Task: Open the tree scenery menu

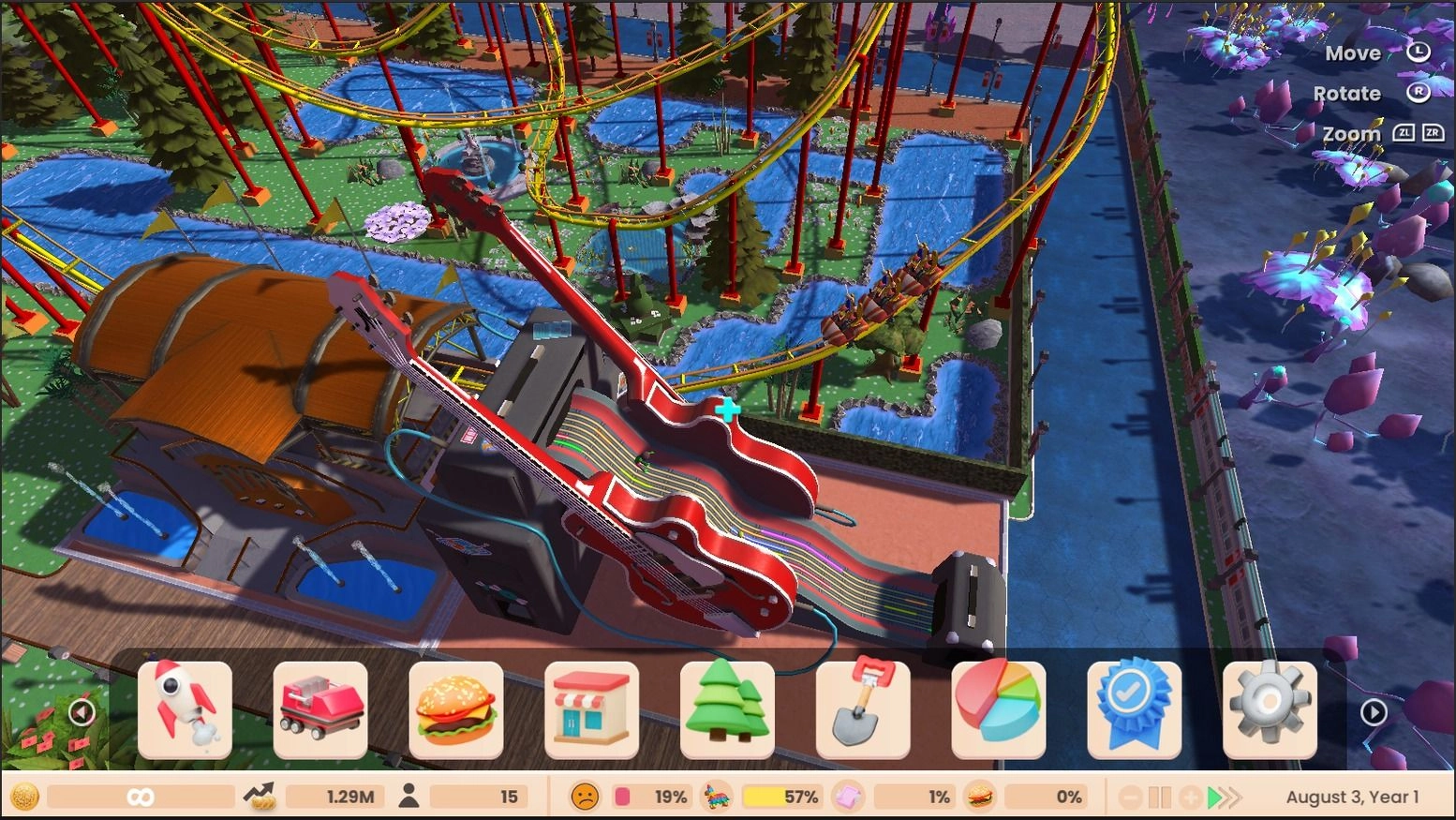Action: point(728,710)
